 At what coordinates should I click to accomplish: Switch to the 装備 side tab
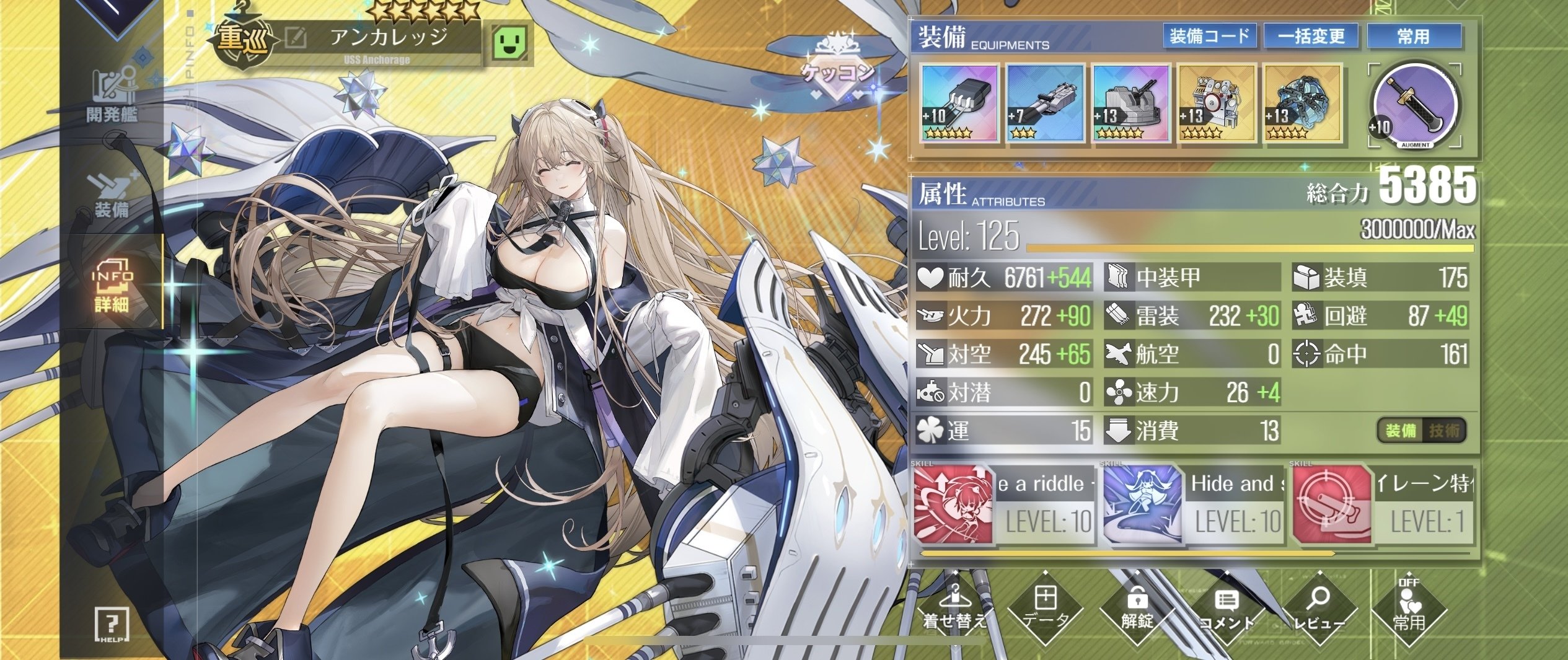click(x=112, y=196)
